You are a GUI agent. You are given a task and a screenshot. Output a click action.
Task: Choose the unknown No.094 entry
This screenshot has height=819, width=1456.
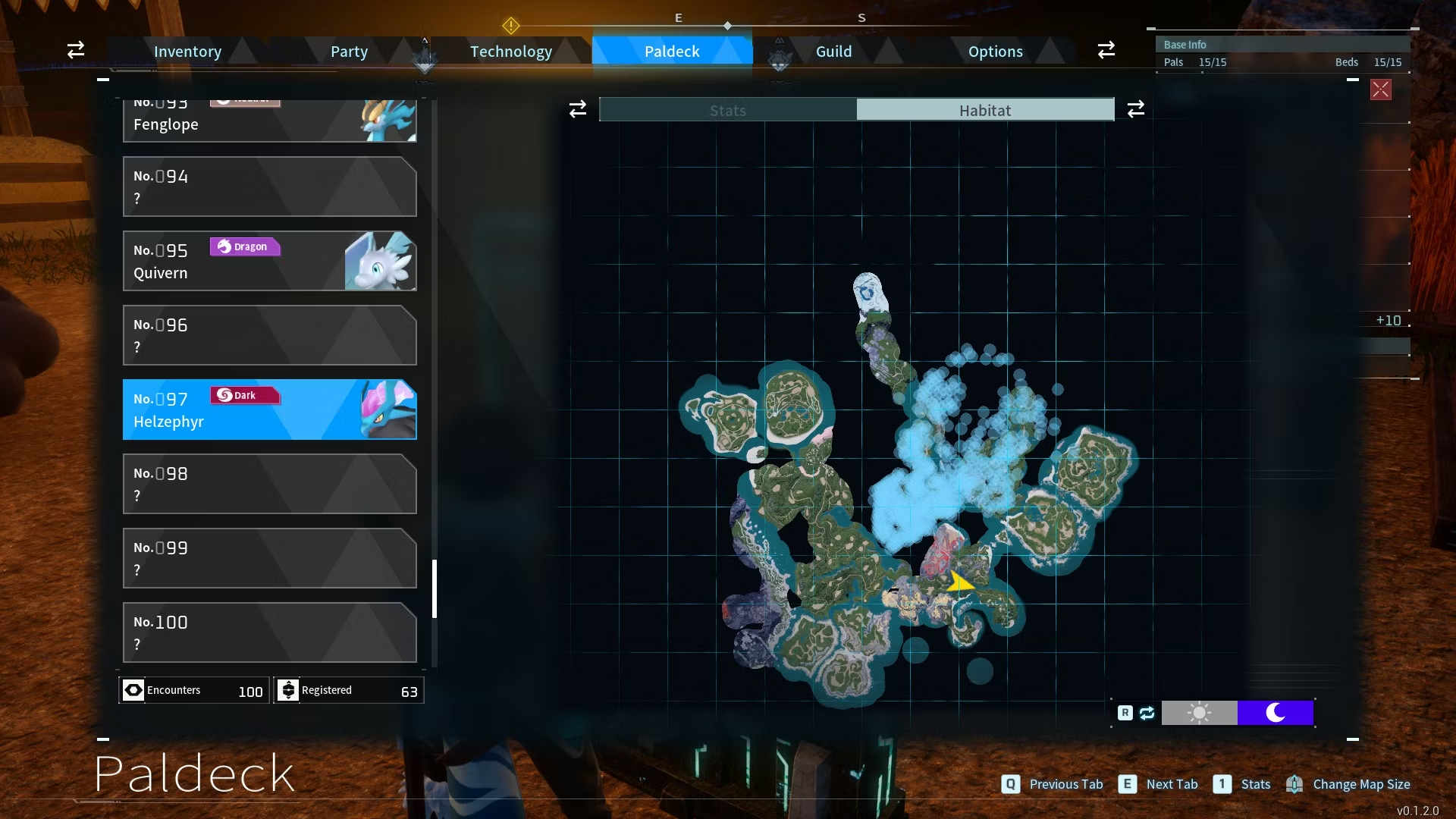tap(269, 187)
